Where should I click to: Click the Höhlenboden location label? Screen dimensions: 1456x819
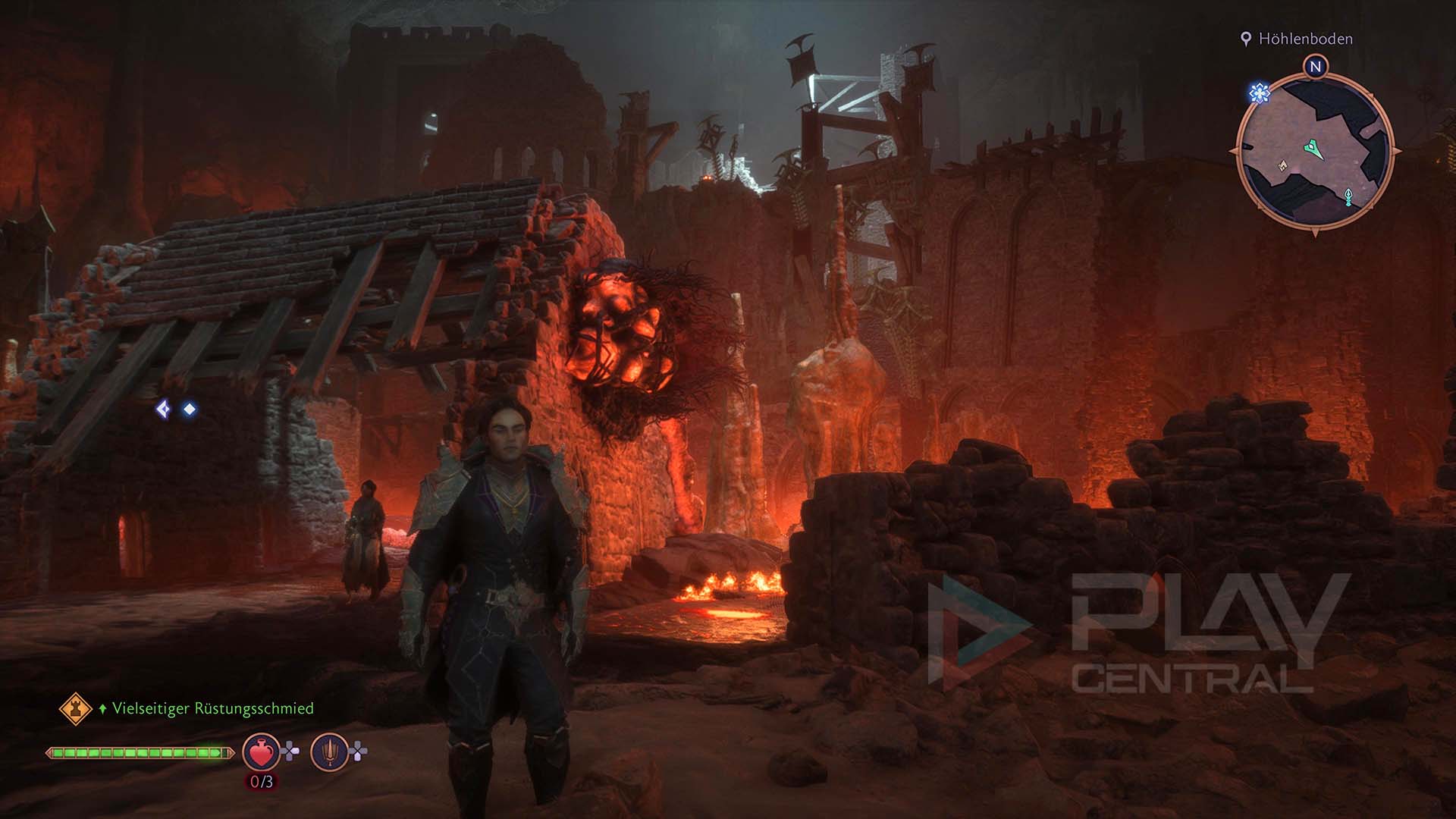(x=1304, y=39)
